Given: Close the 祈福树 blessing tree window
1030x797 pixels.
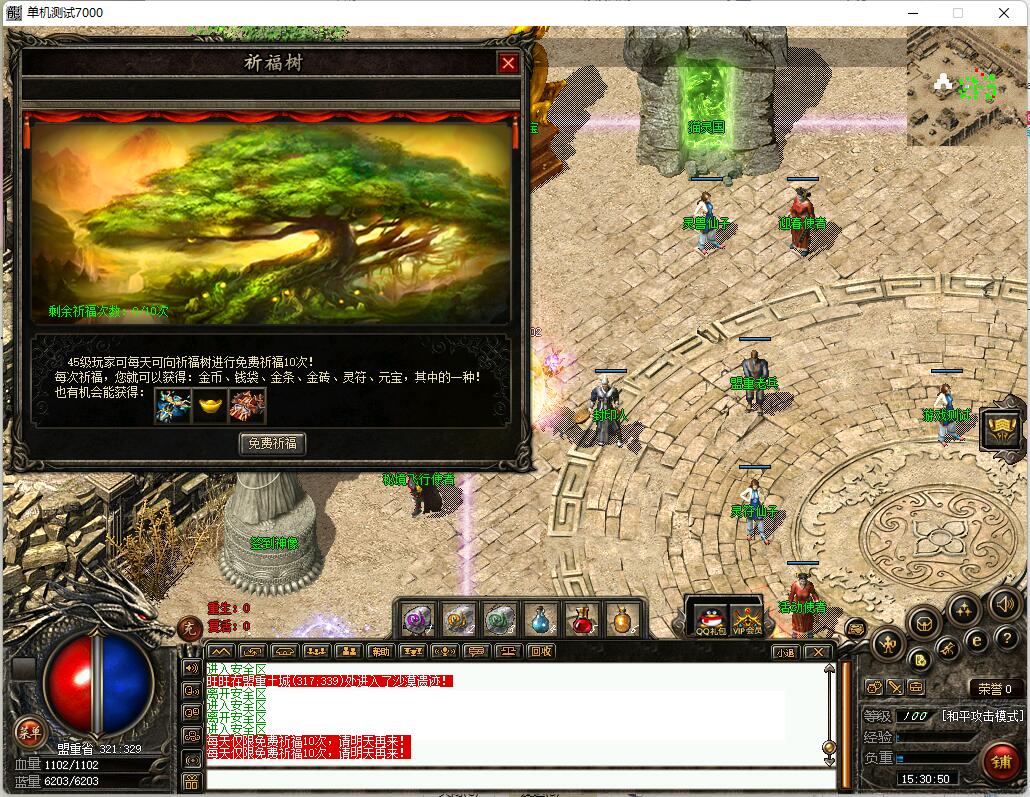Looking at the screenshot, I should tap(508, 64).
